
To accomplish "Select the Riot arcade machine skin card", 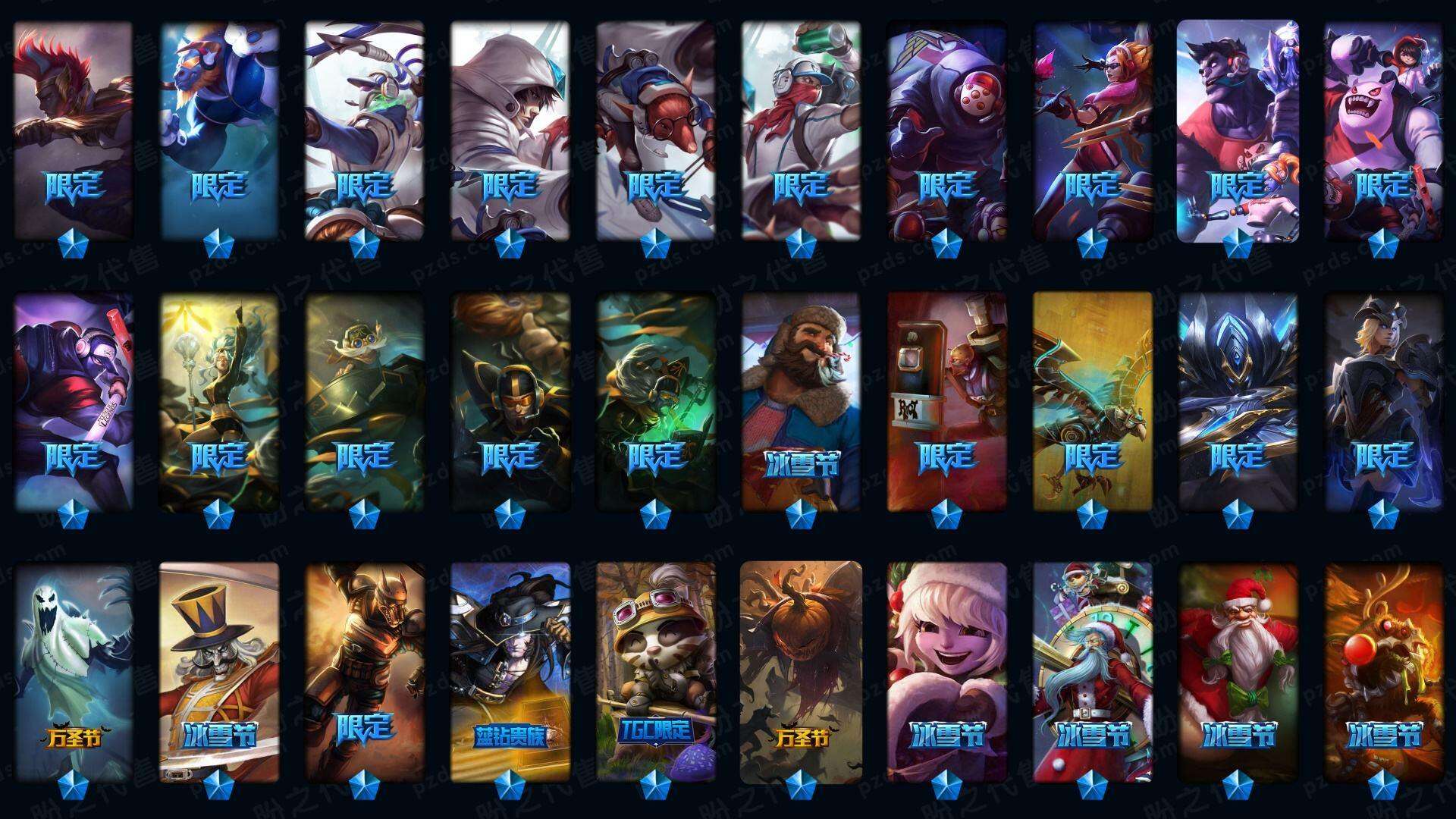I will point(946,400).
